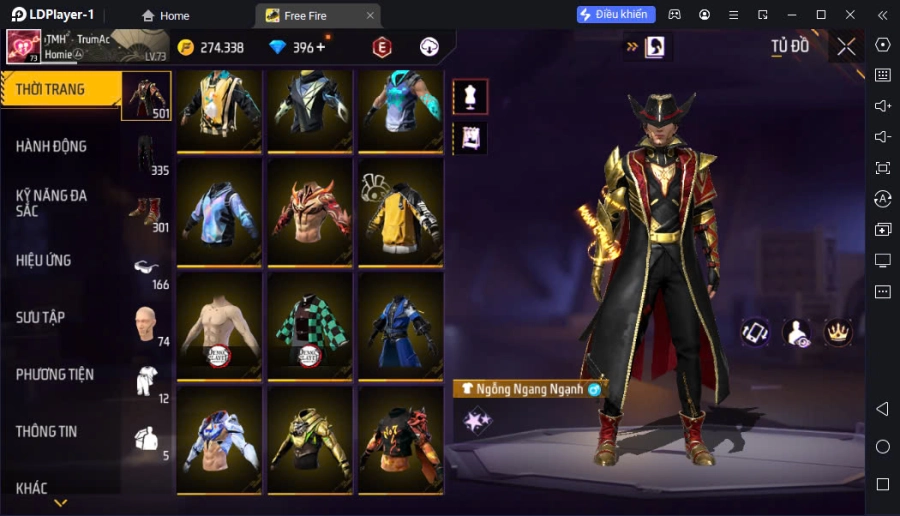This screenshot has width=900, height=516.
Task: Open the mannequin outfit filter icon
Action: pos(470,96)
